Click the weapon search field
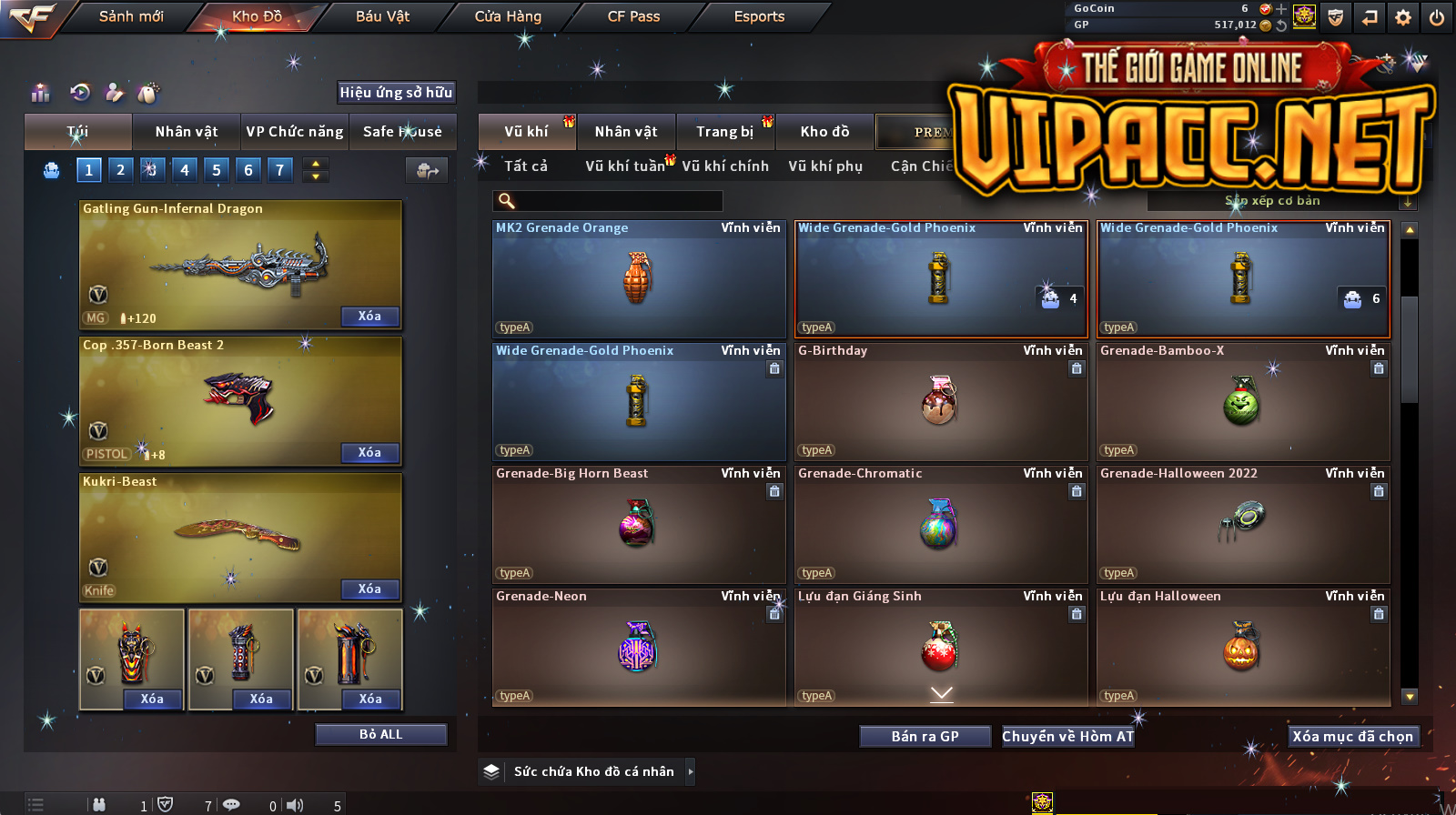The image size is (1456, 815). pos(608,201)
